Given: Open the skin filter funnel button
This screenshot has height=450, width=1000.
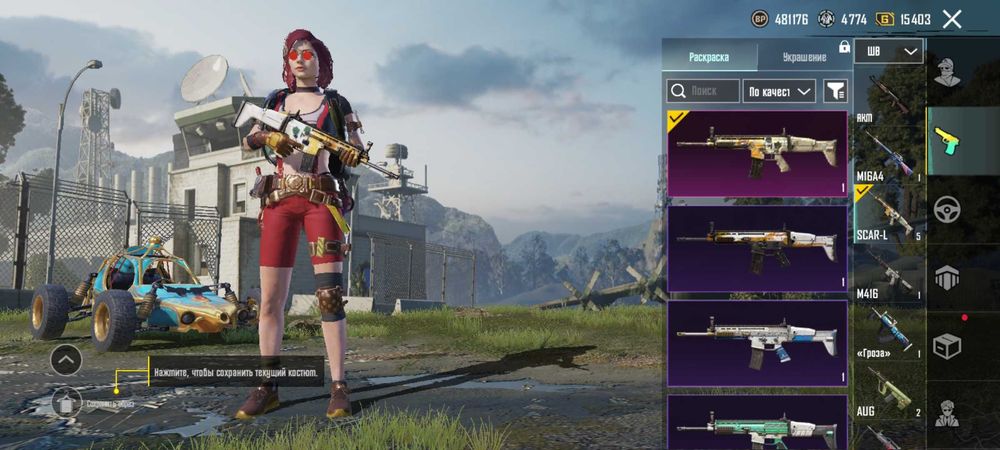Looking at the screenshot, I should (835, 91).
